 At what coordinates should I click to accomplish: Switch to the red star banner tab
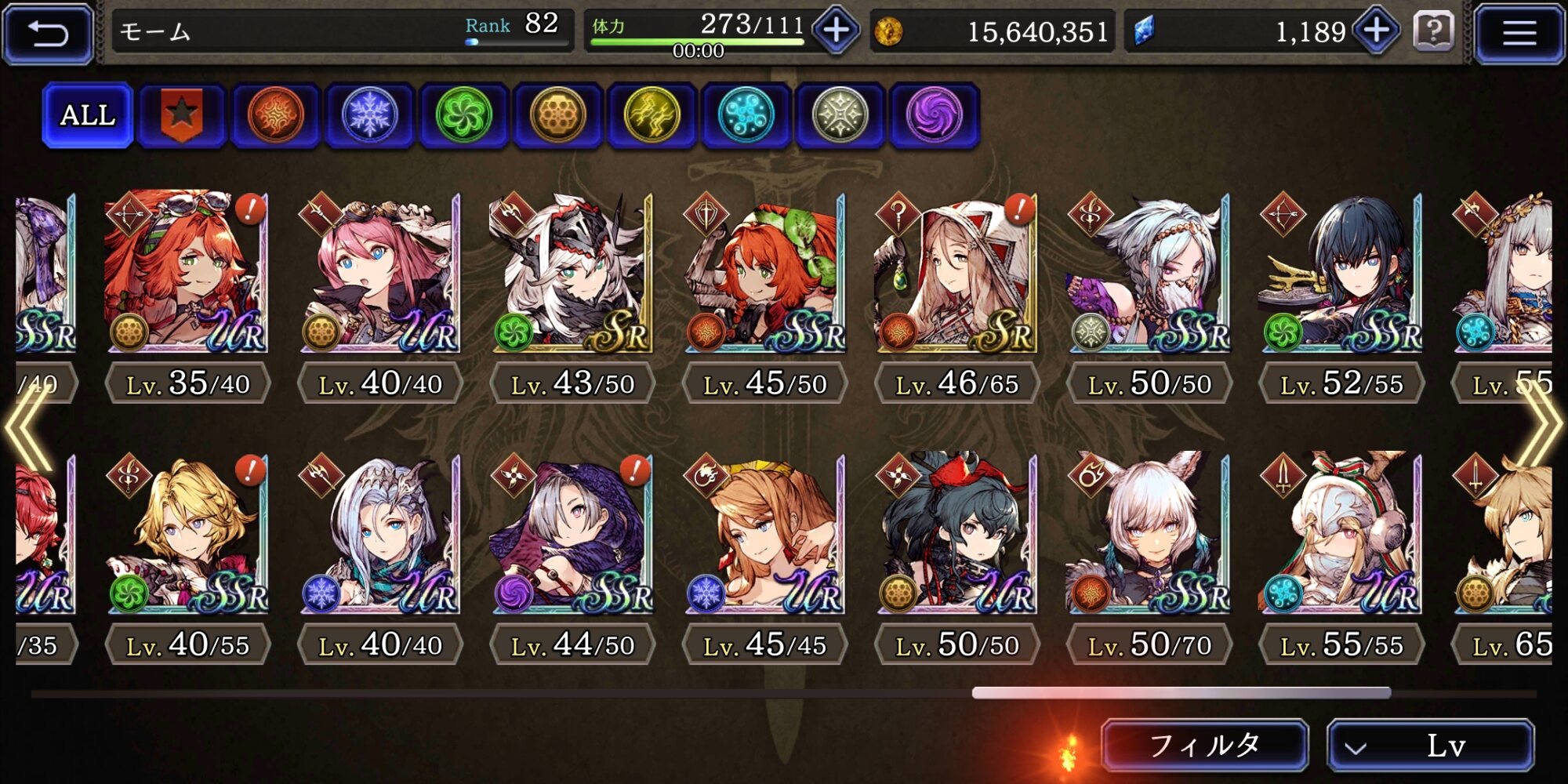click(x=182, y=115)
